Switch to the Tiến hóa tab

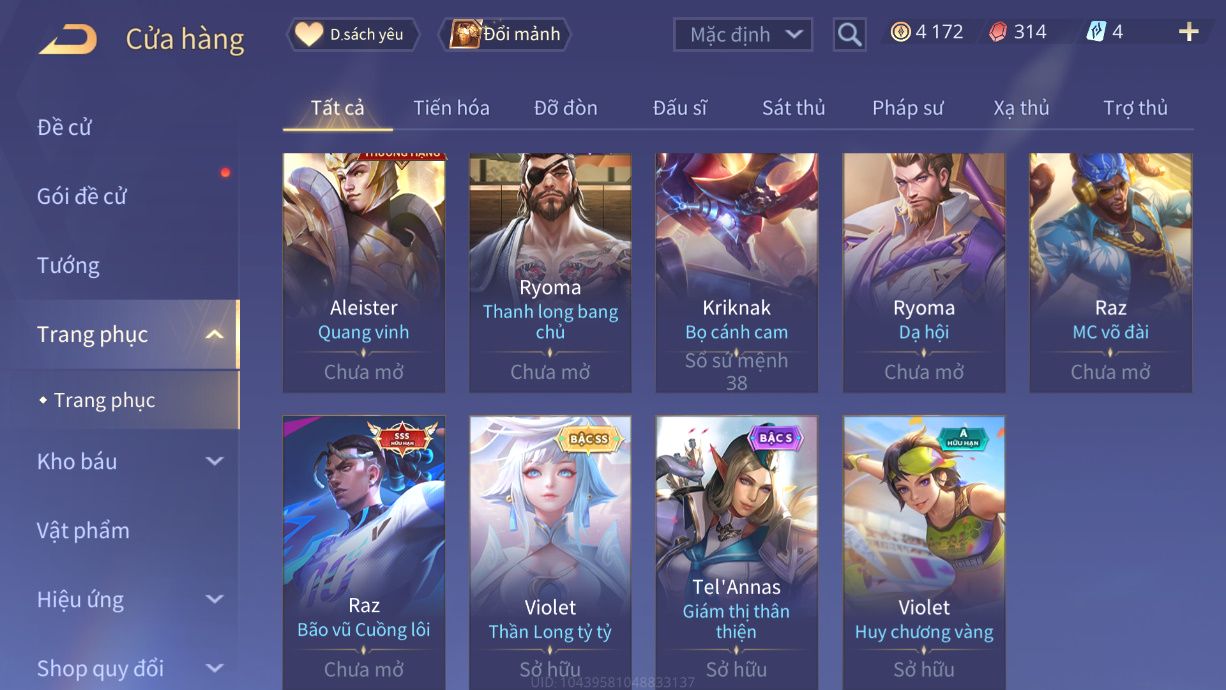(x=451, y=108)
